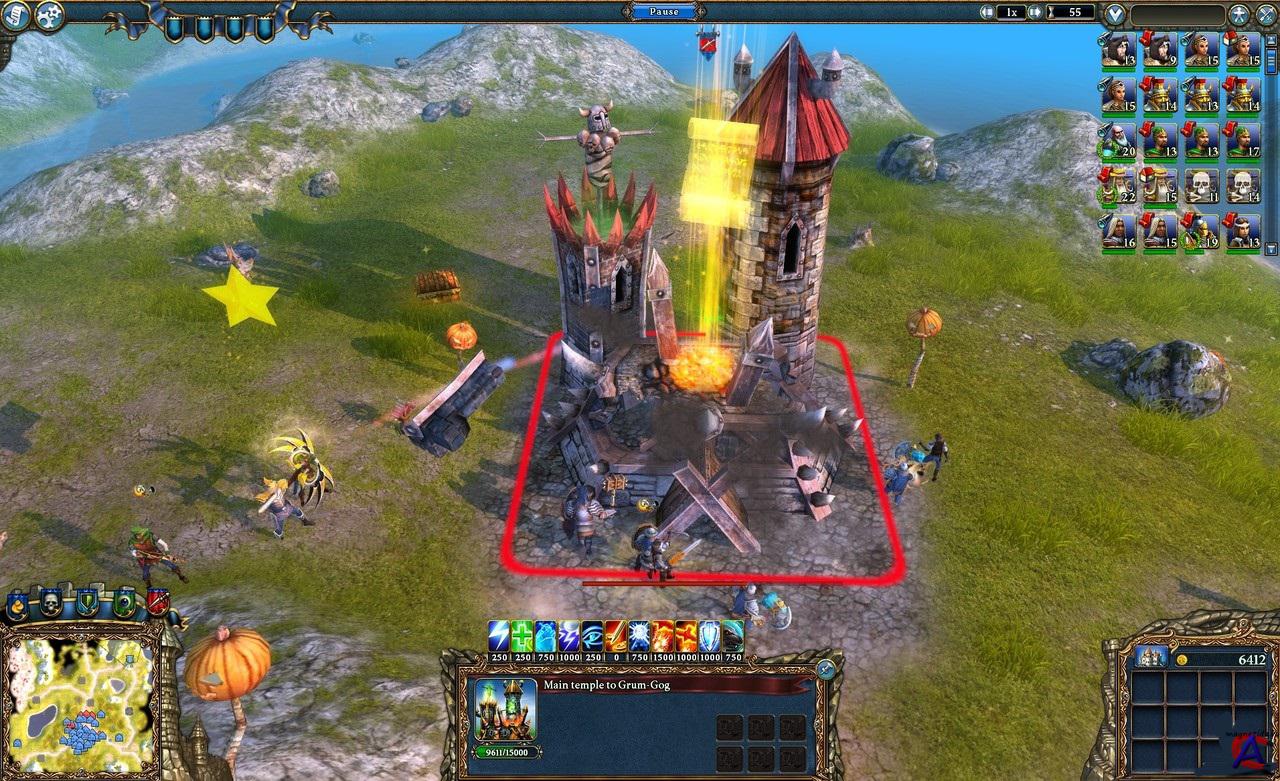Cast the 1500 gold fire spell
The height and width of the screenshot is (781, 1280).
(x=662, y=635)
